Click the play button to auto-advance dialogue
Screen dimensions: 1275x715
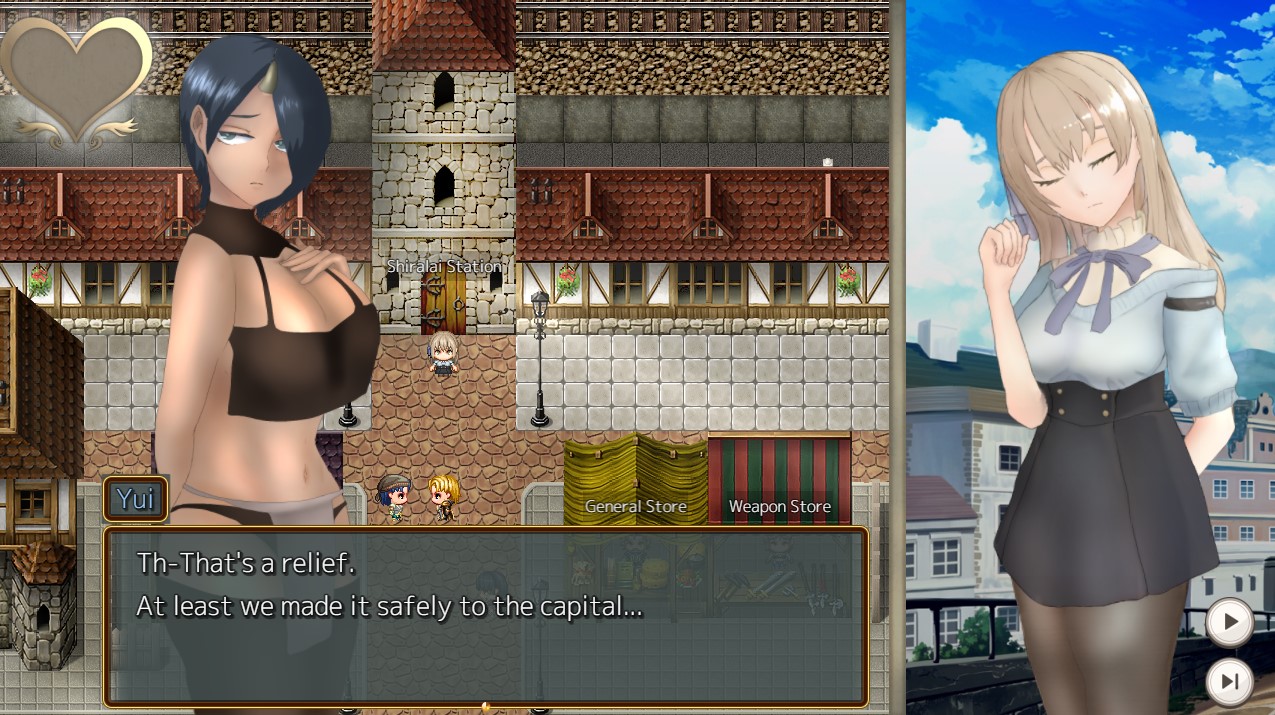click(1229, 622)
